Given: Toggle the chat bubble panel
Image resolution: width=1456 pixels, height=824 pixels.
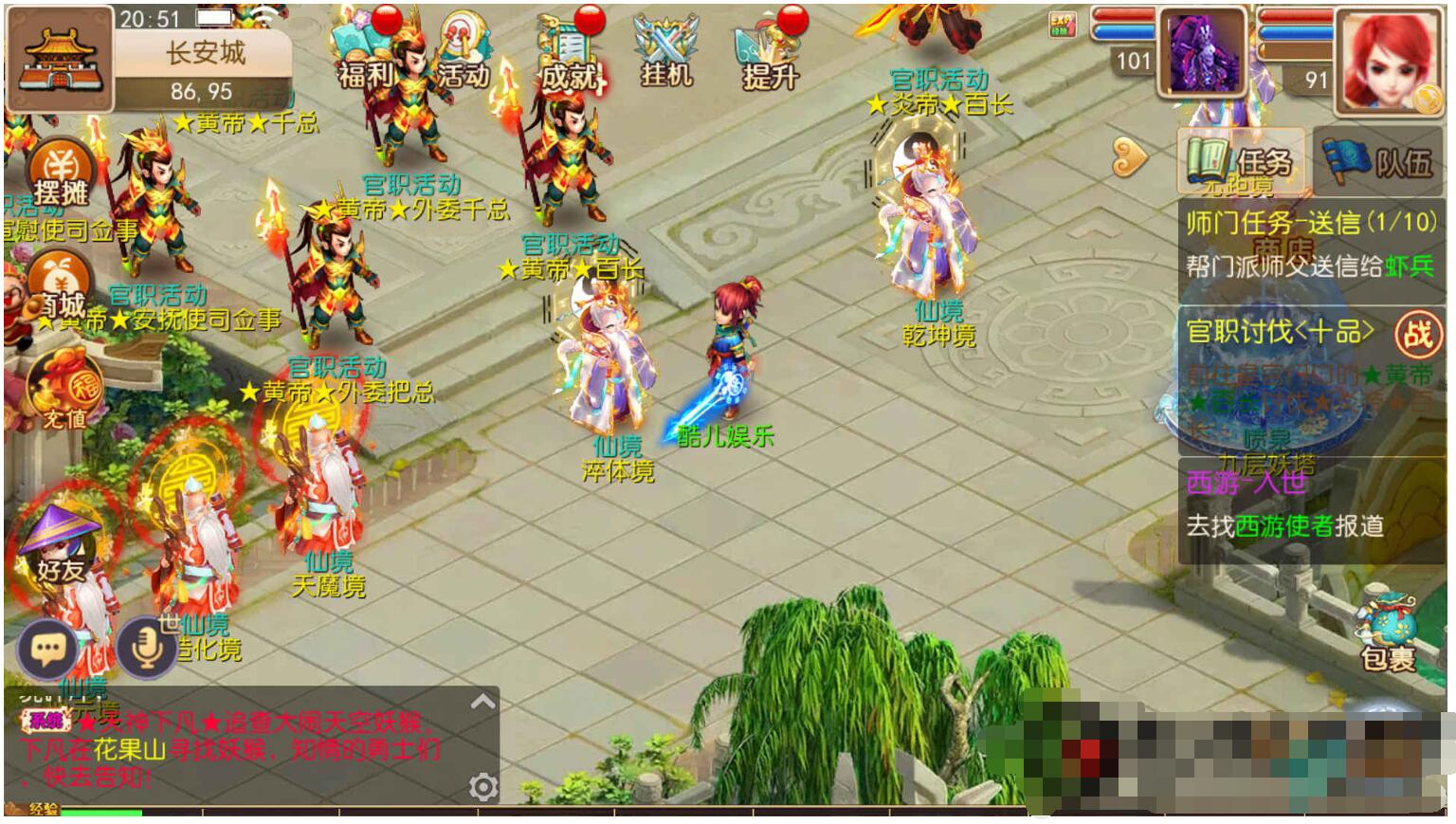Looking at the screenshot, I should point(47,647).
